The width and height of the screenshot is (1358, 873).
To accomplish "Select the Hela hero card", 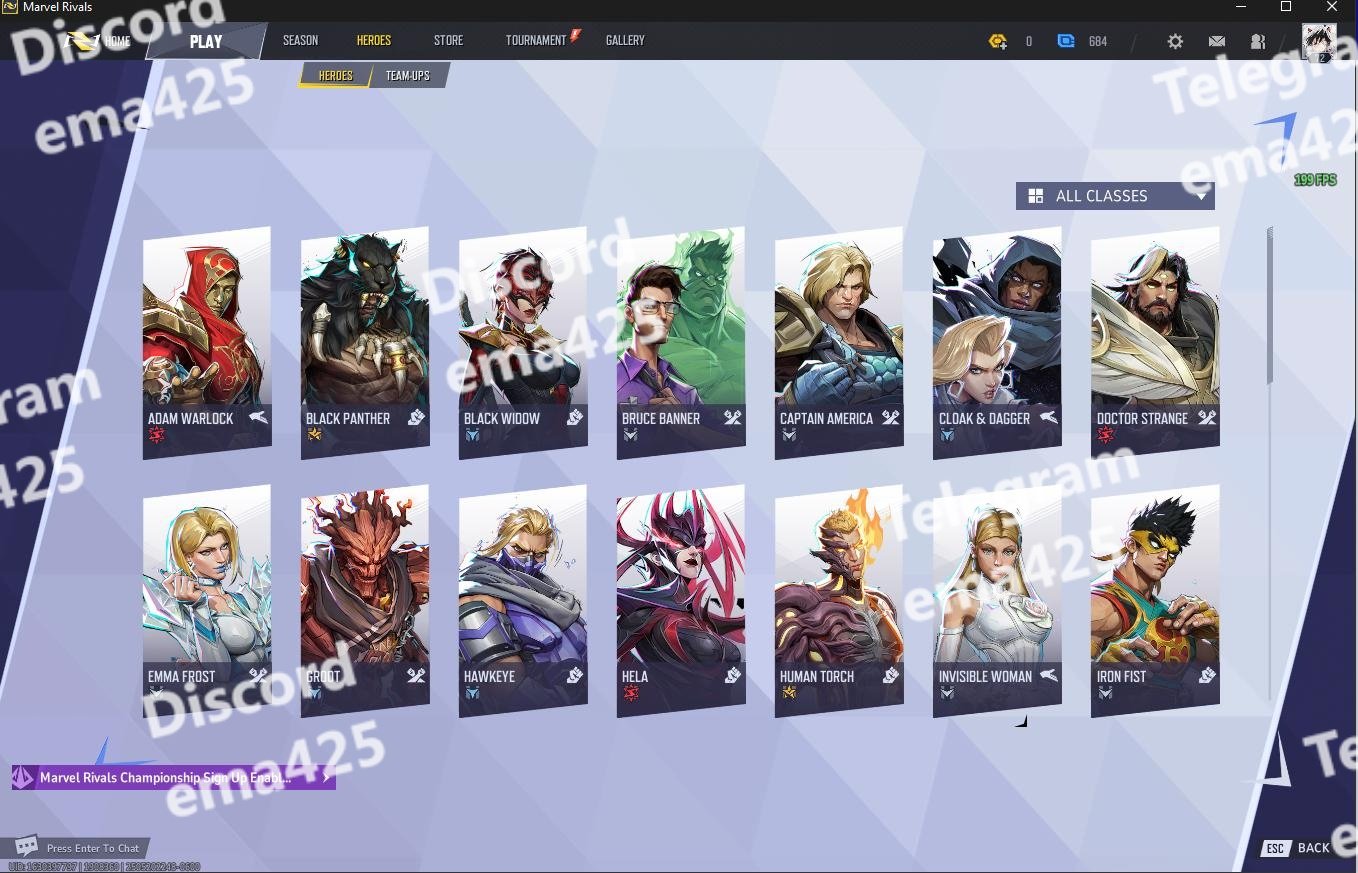I will point(680,598).
